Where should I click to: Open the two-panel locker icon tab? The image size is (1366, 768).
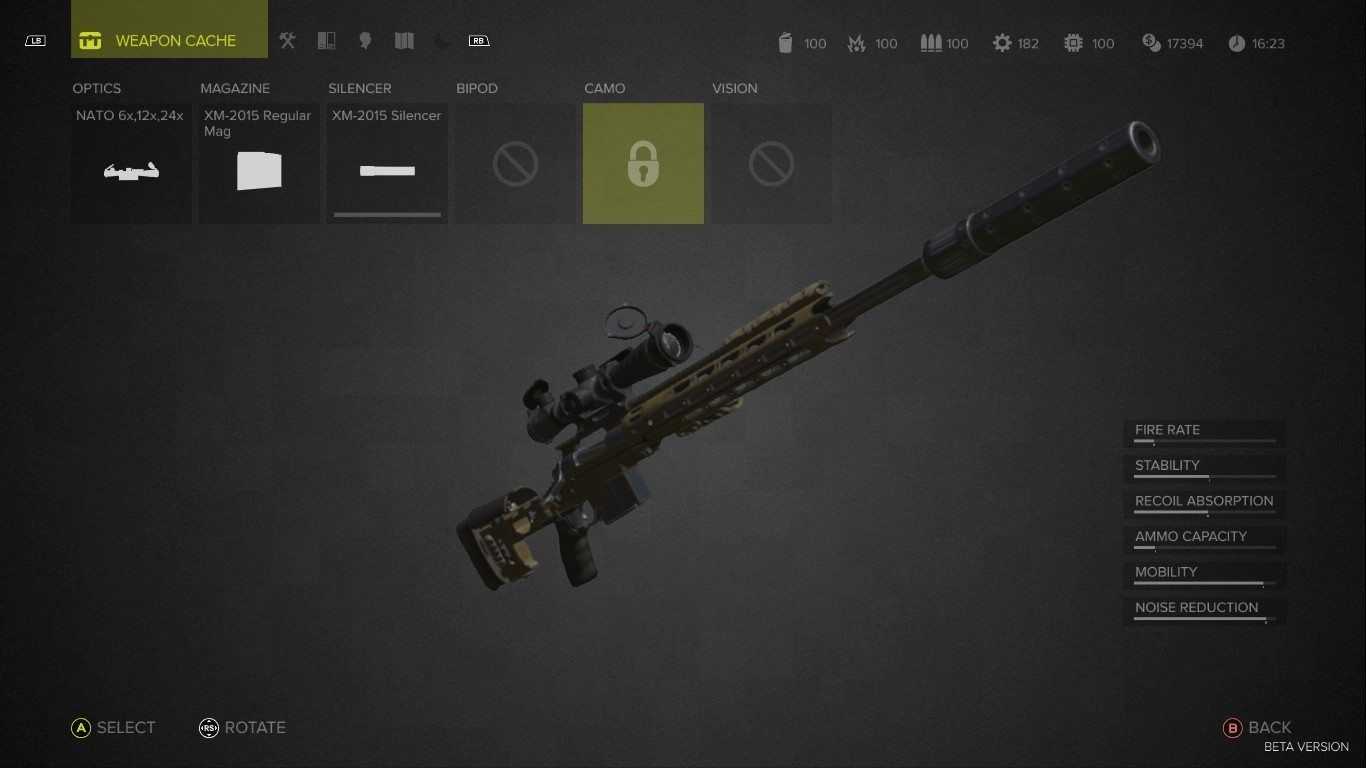(326, 41)
